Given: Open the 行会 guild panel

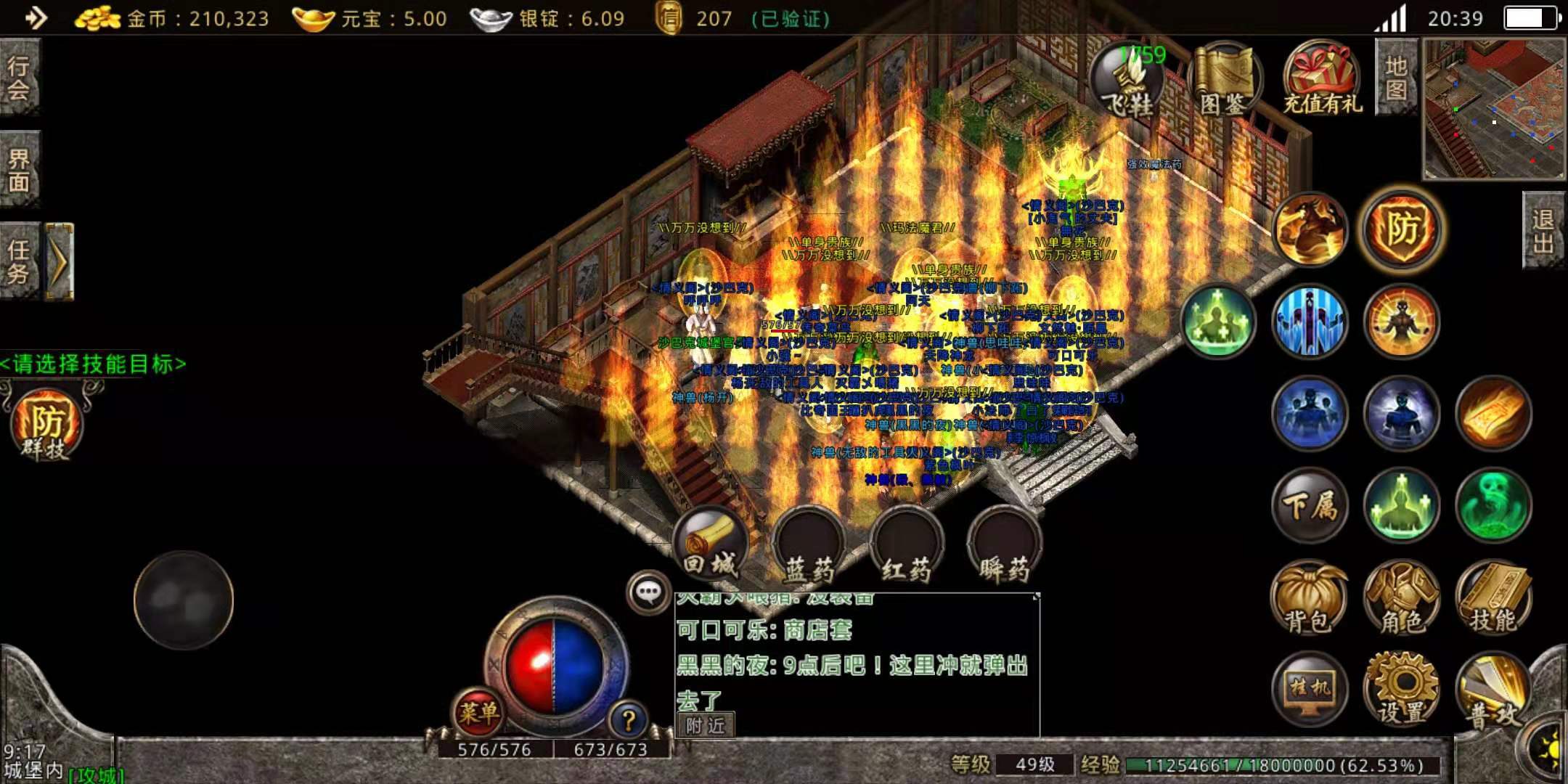Looking at the screenshot, I should [19, 76].
